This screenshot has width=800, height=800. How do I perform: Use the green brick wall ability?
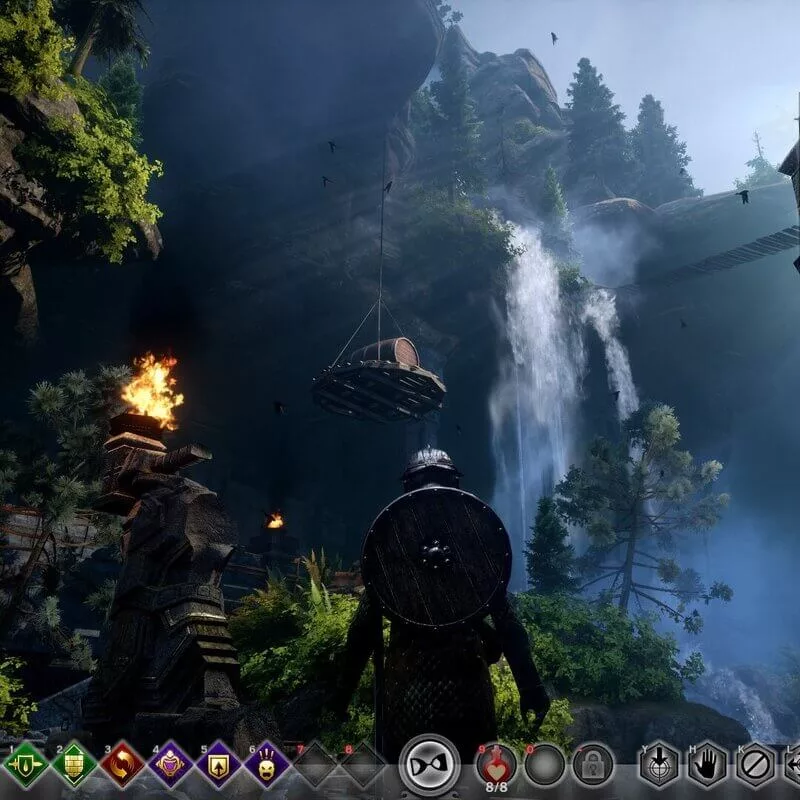74,765
